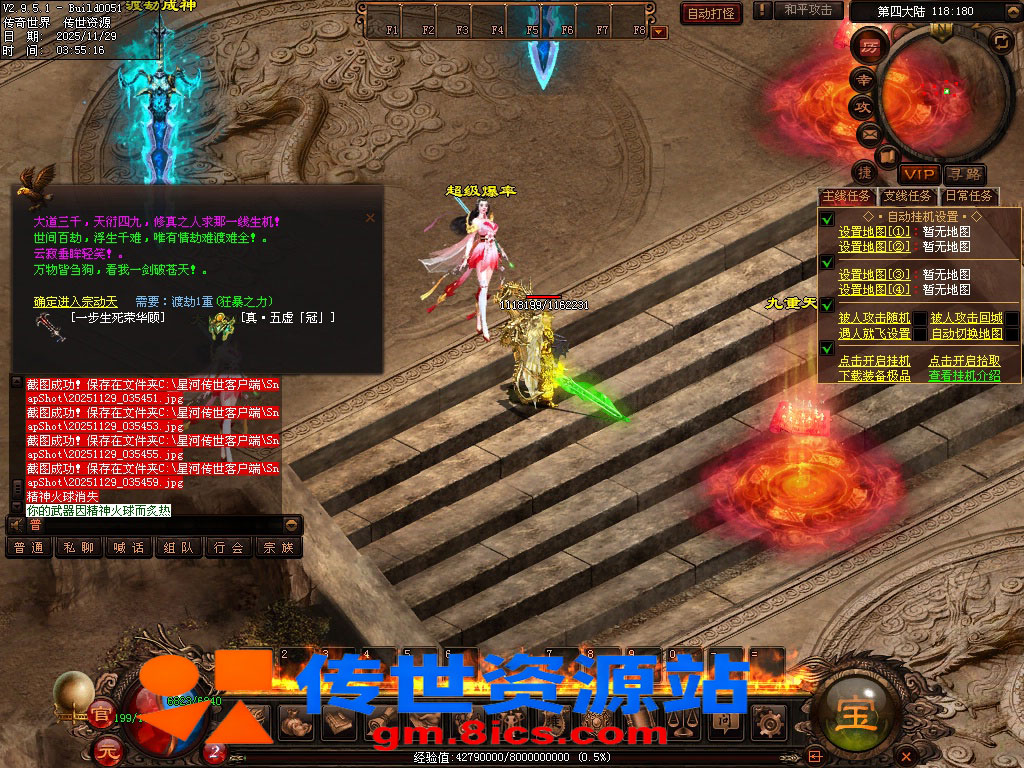The width and height of the screenshot is (1024, 768).
Task: Switch to the 支线任务 tab
Action: (907, 196)
